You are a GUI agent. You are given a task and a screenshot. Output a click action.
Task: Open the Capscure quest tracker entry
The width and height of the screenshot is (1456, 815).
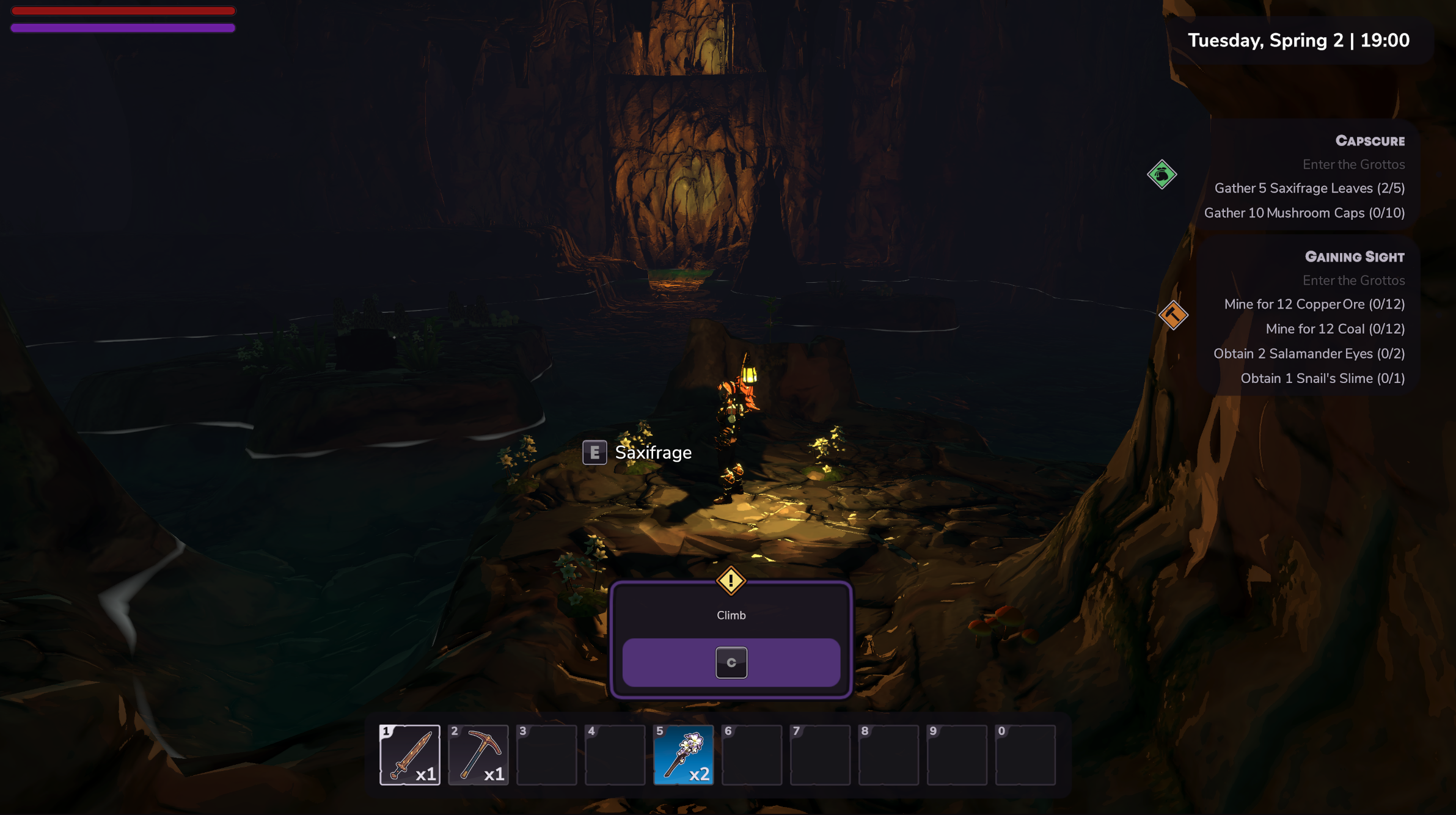coord(1370,141)
